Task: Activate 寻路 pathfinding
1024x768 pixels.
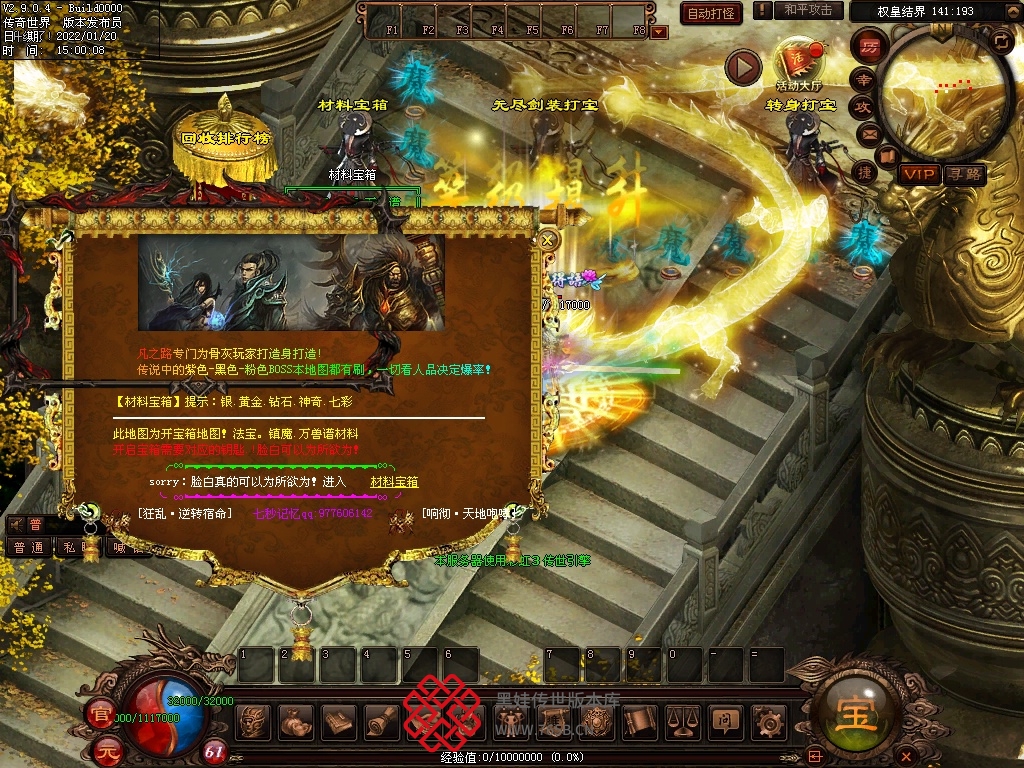Action: pyautogui.click(x=964, y=174)
